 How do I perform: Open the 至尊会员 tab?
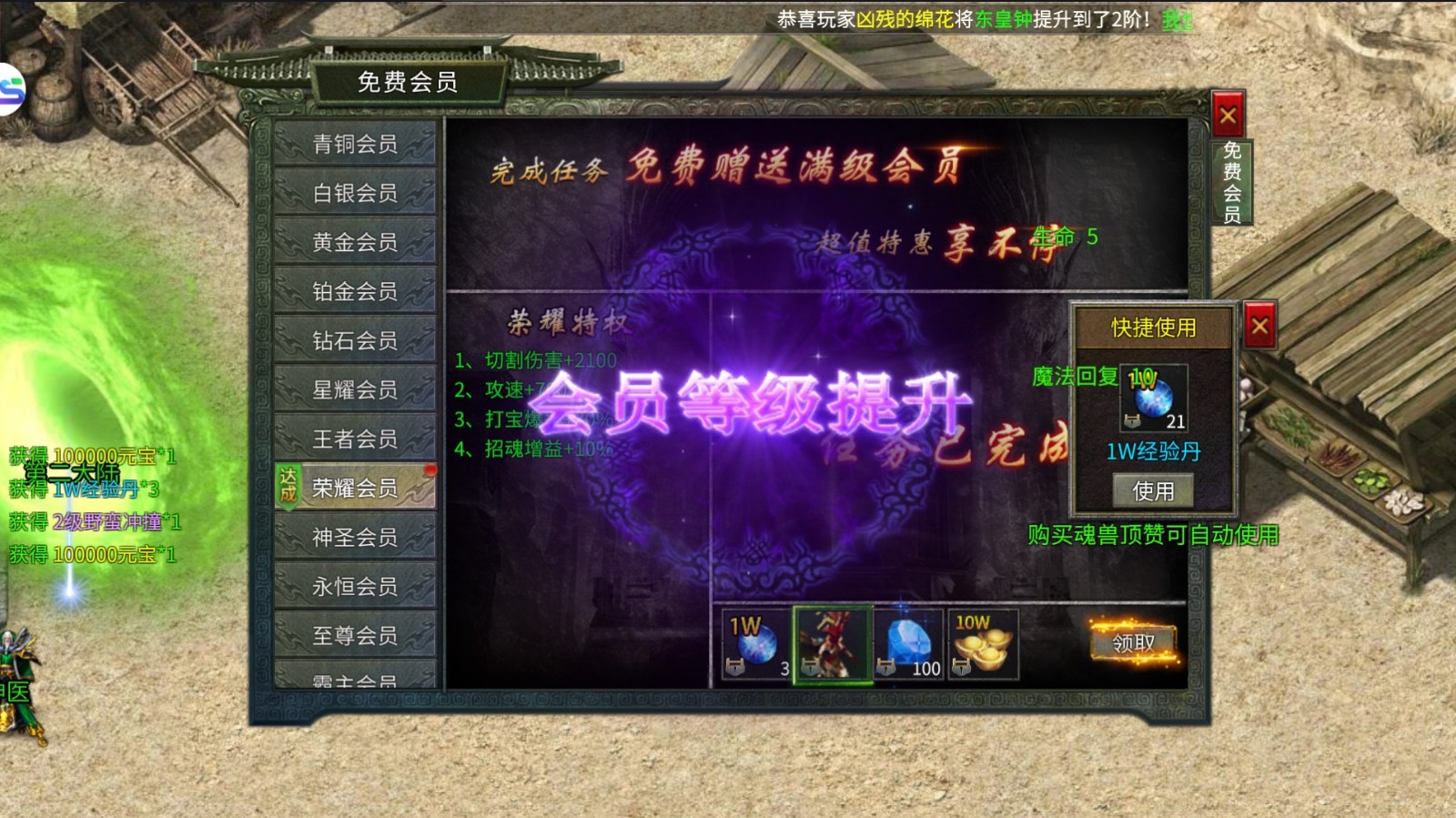[x=354, y=635]
